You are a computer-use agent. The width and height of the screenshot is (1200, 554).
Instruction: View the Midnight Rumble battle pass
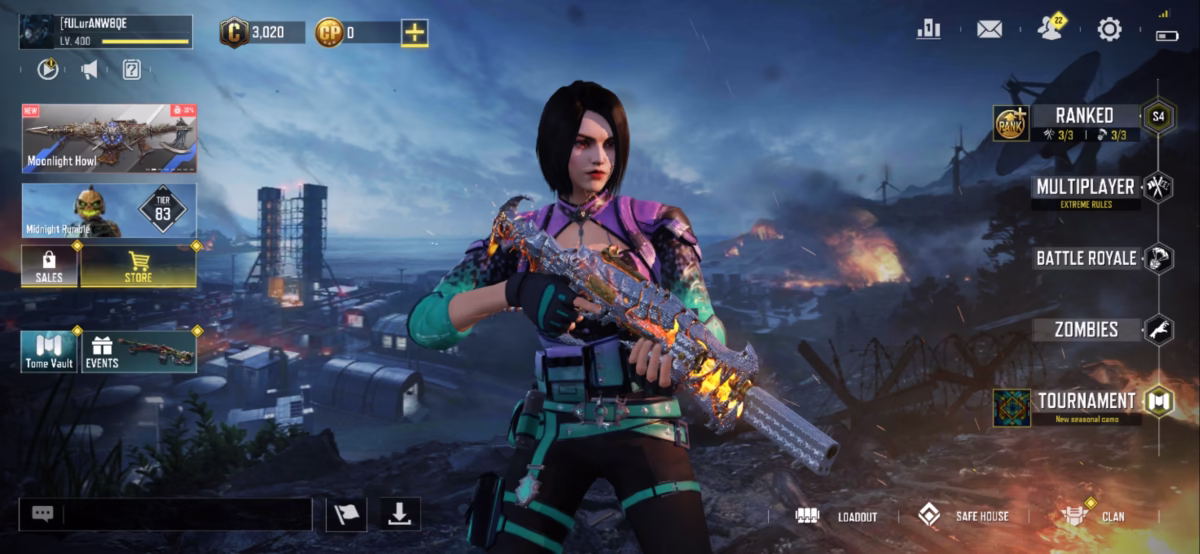click(x=109, y=210)
